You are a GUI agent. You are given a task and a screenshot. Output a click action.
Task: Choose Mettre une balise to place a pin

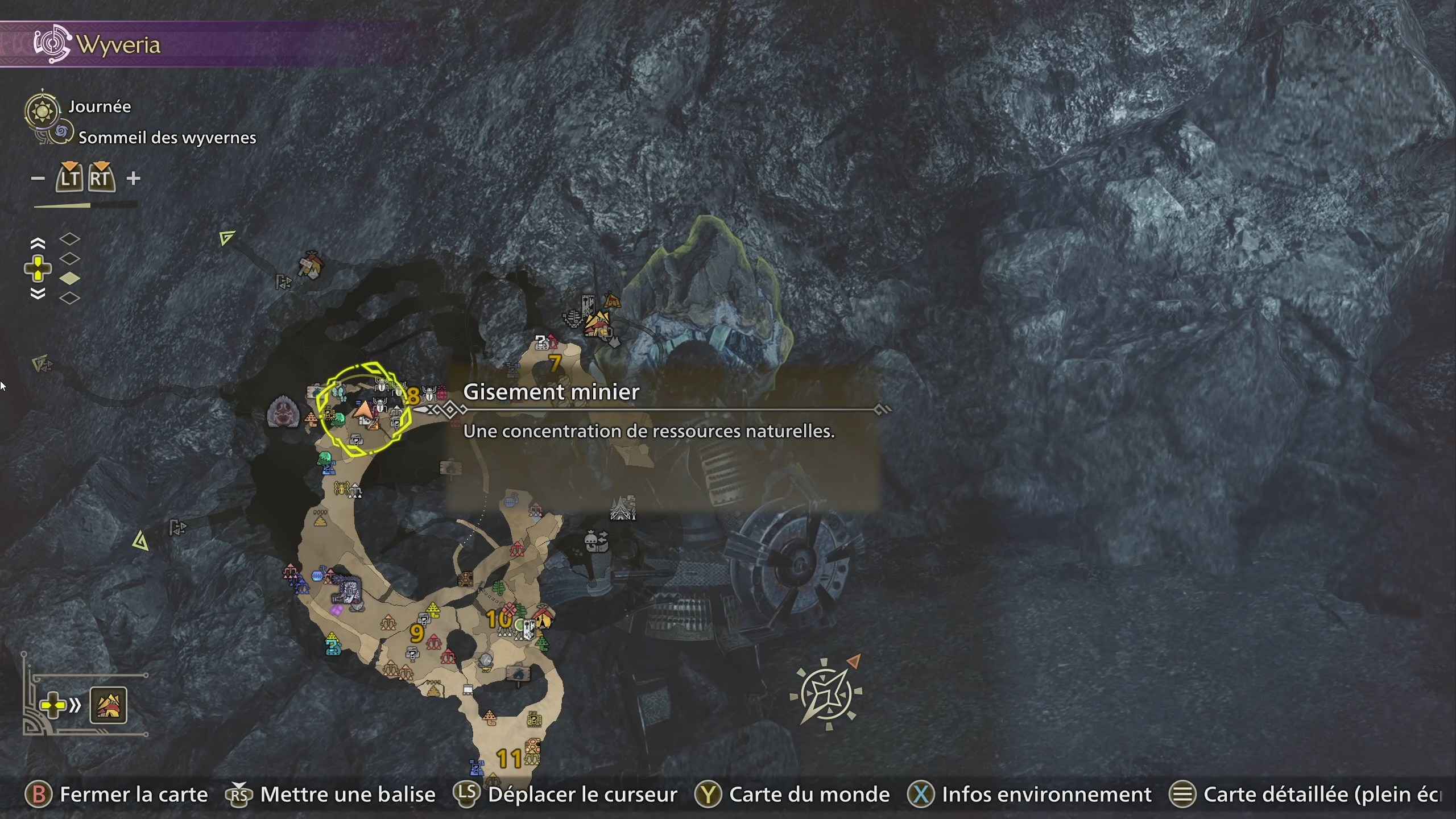click(346, 795)
